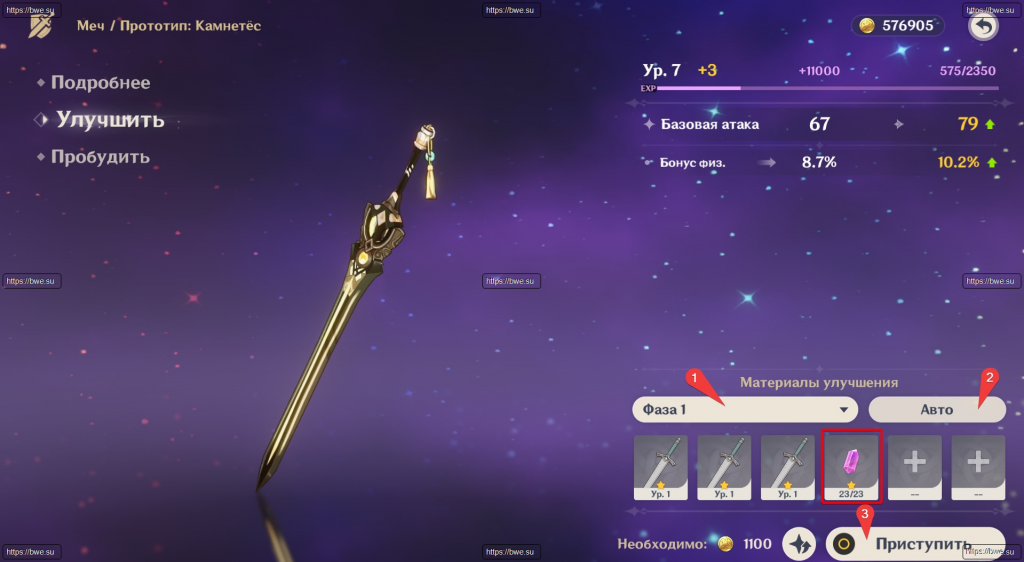Click the Авто auto-fill button

[x=935, y=409]
